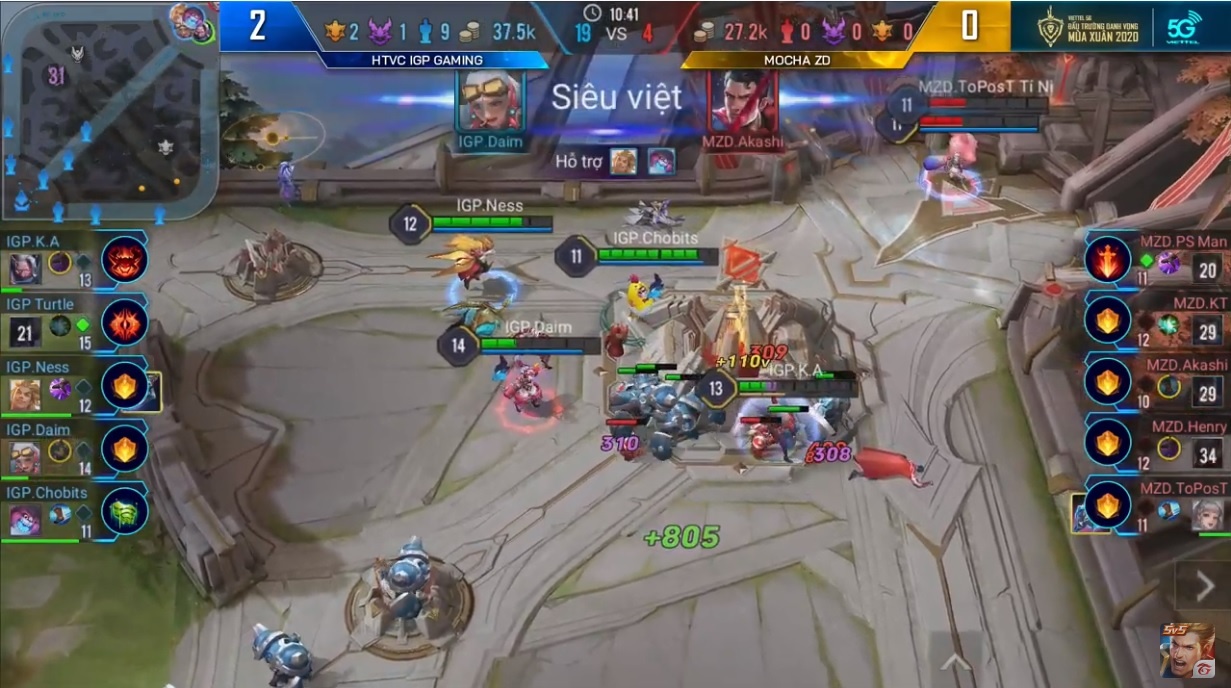Expand the right-arrow side panel
This screenshot has height=688, width=1231.
(x=1200, y=583)
